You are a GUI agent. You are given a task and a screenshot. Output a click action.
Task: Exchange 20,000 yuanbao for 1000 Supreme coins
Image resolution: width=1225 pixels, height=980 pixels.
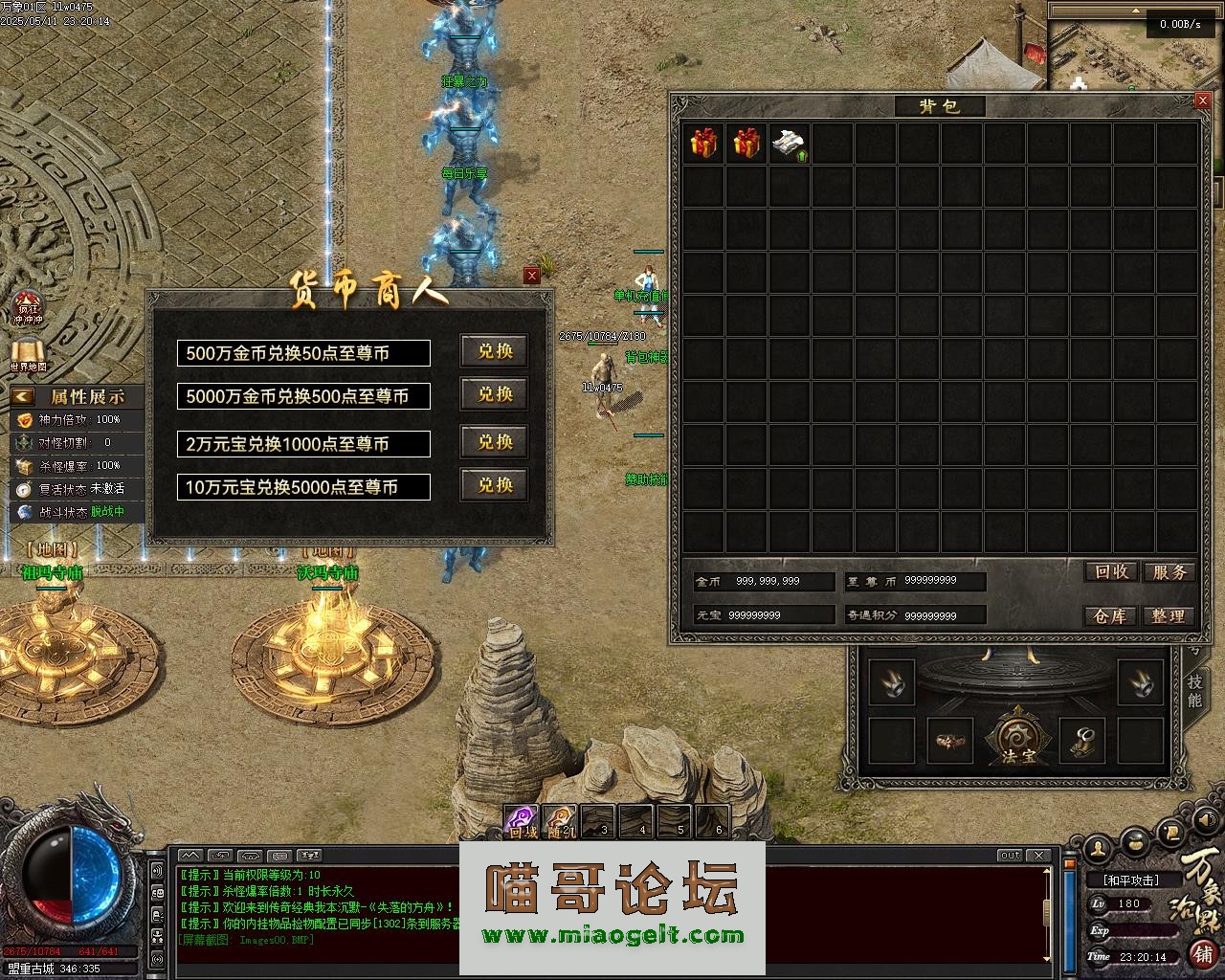pyautogui.click(x=494, y=442)
